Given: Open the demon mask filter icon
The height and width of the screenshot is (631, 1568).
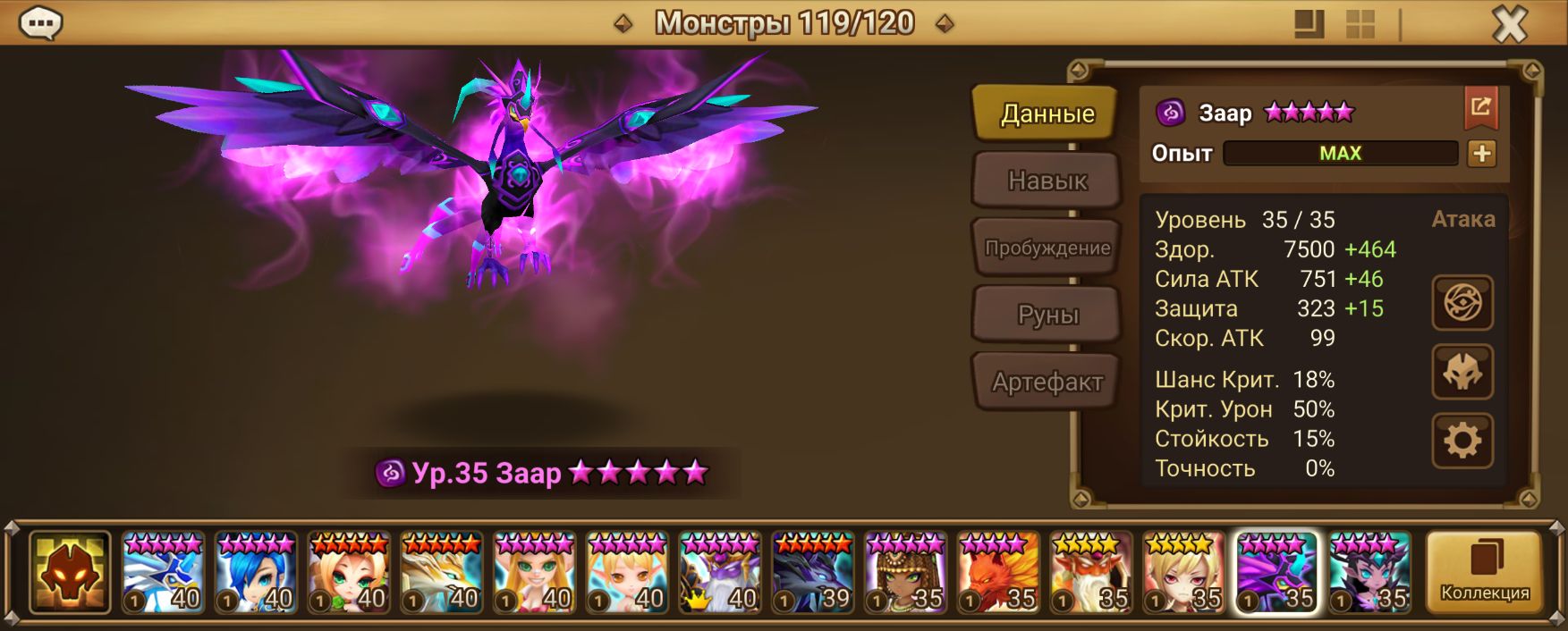Looking at the screenshot, I should click(70, 573).
